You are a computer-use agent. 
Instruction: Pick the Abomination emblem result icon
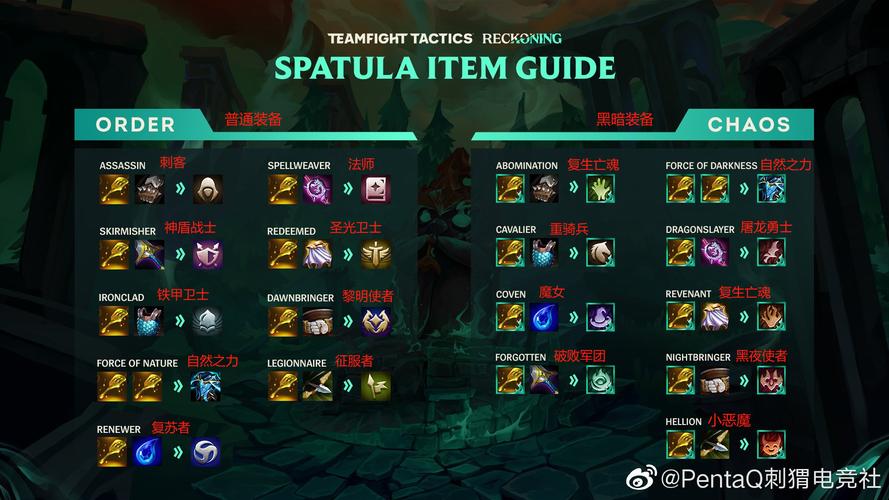[600, 189]
